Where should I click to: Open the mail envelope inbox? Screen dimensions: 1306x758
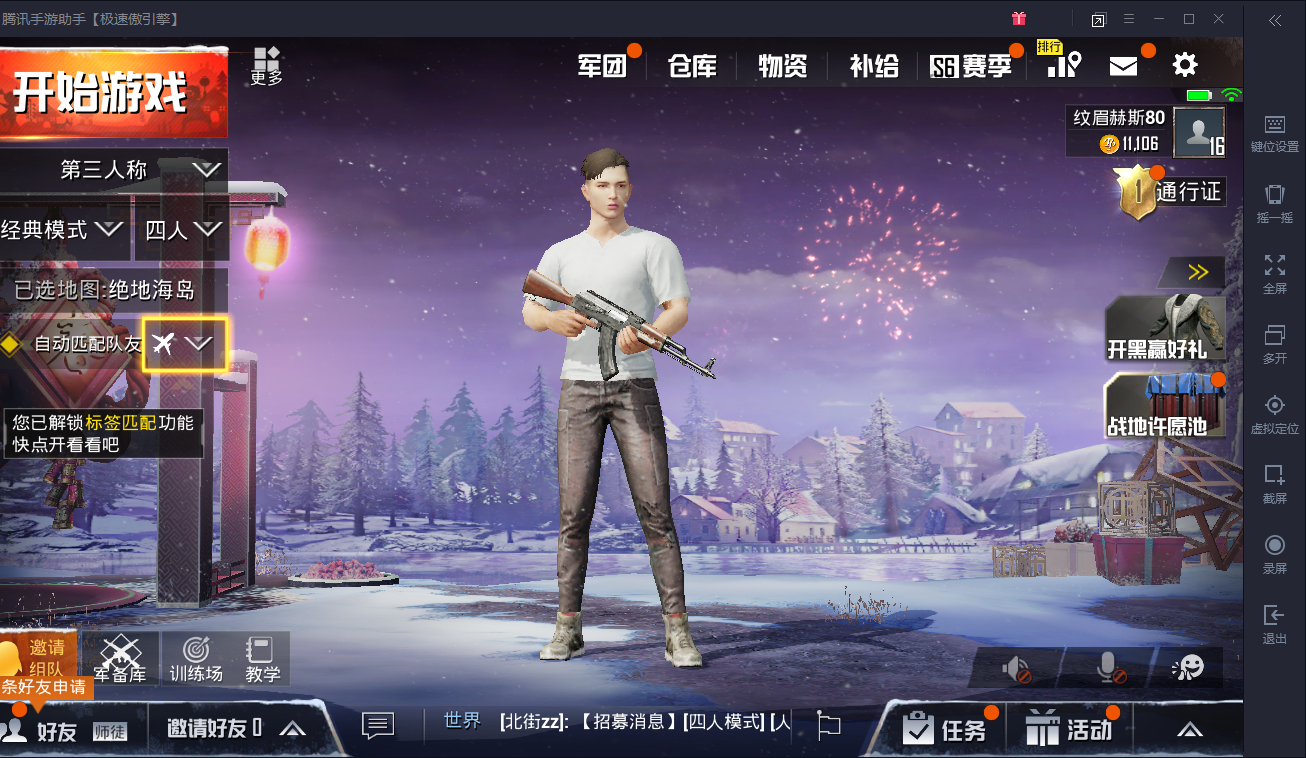pyautogui.click(x=1124, y=66)
